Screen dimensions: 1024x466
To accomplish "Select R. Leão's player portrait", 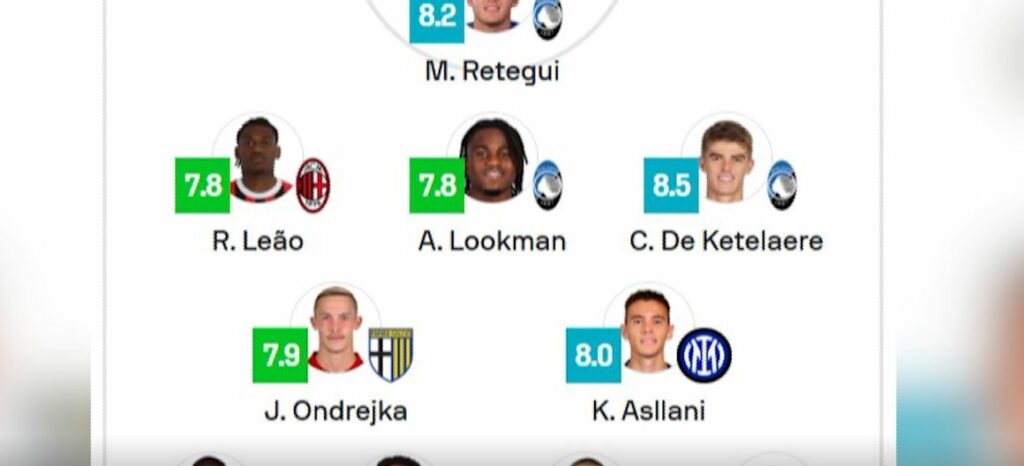I will click(258, 161).
